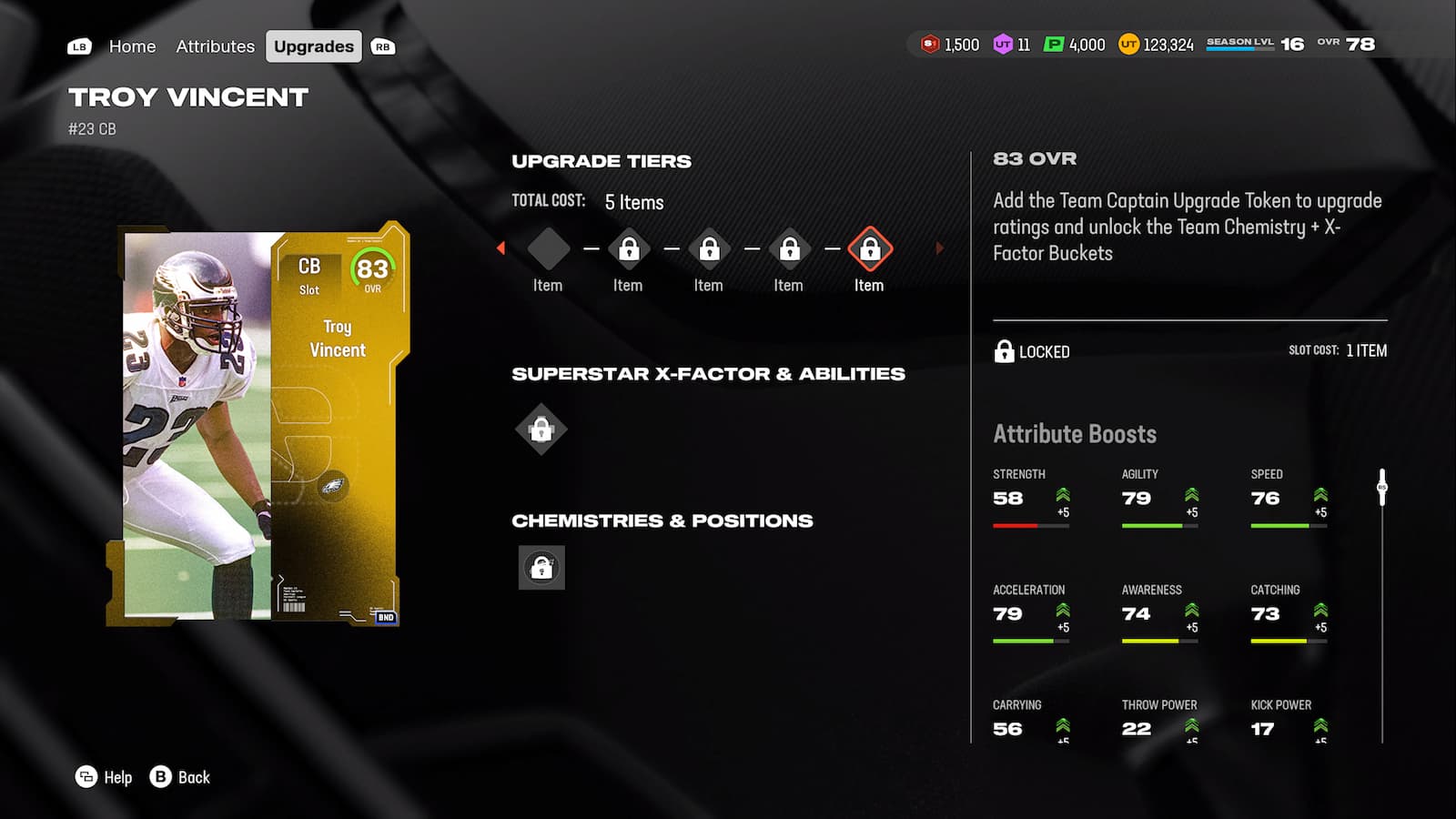Click the second Item tier lock icon
The height and width of the screenshot is (819, 1456).
pyautogui.click(x=628, y=248)
